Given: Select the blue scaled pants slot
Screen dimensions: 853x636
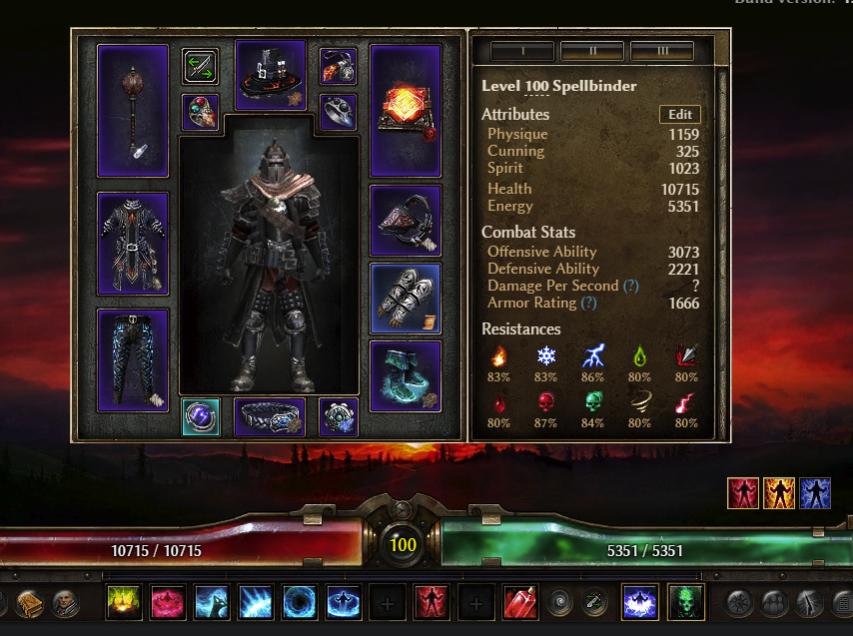Looking at the screenshot, I should tap(133, 359).
